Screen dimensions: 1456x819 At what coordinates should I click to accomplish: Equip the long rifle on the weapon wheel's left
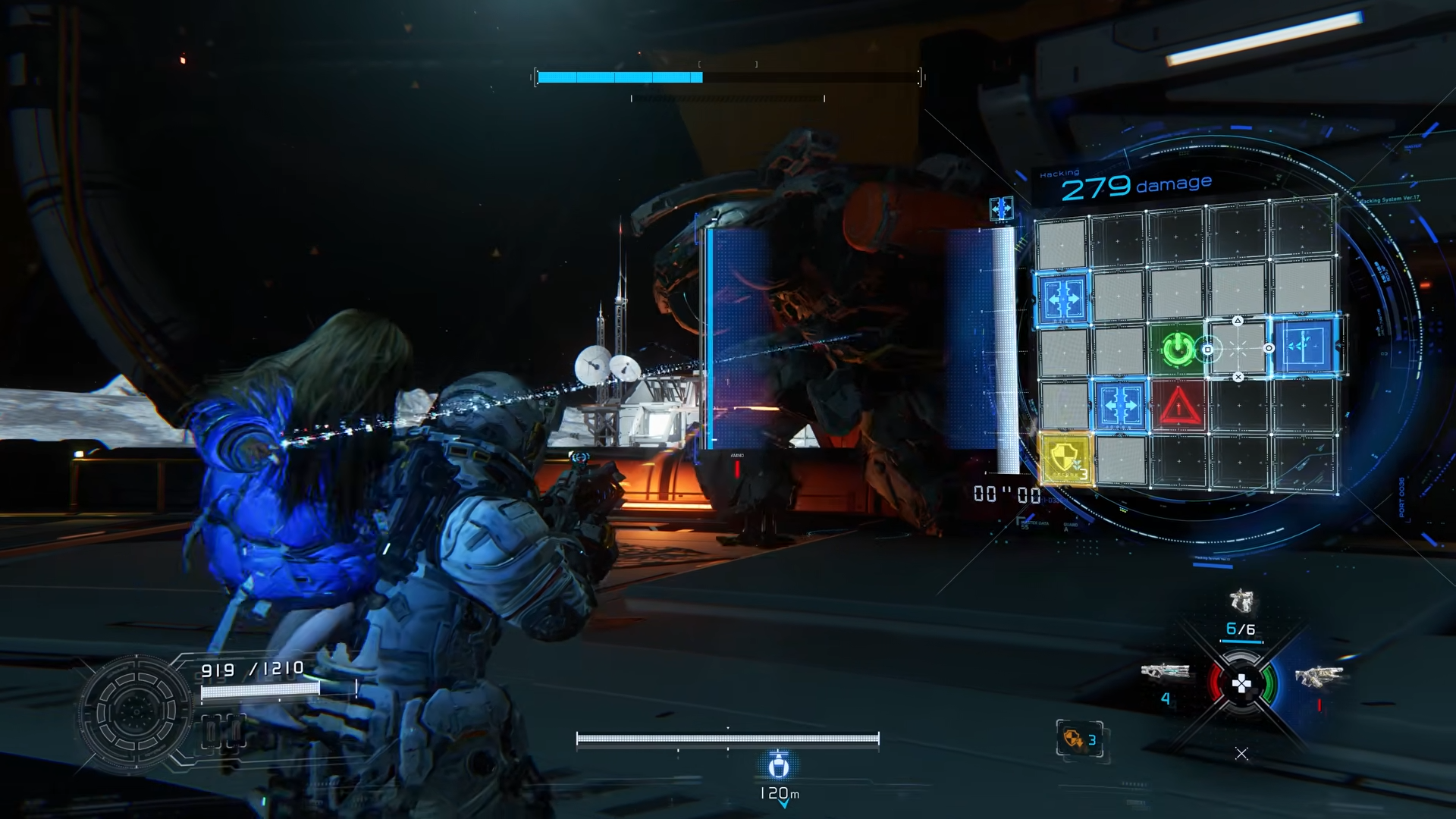1166,672
